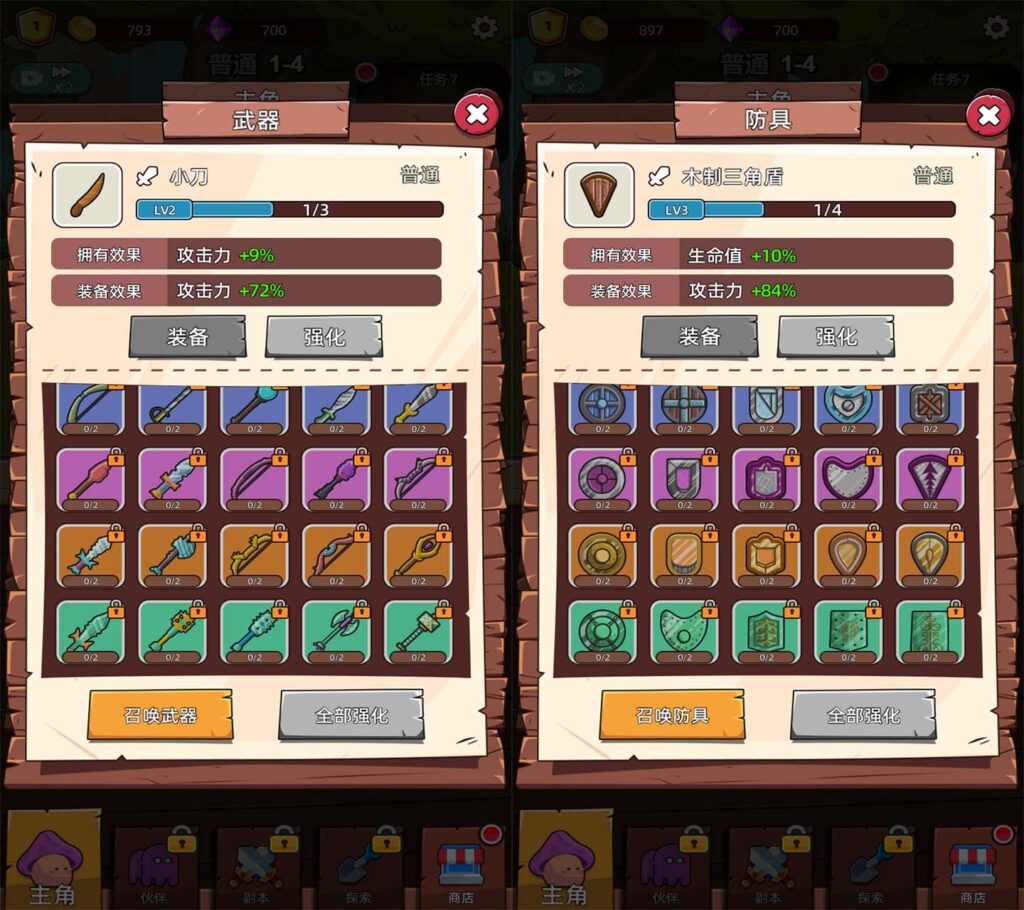The height and width of the screenshot is (910, 1024).
Task: Select the locked green double-bladed axe slot
Action: pos(335,629)
